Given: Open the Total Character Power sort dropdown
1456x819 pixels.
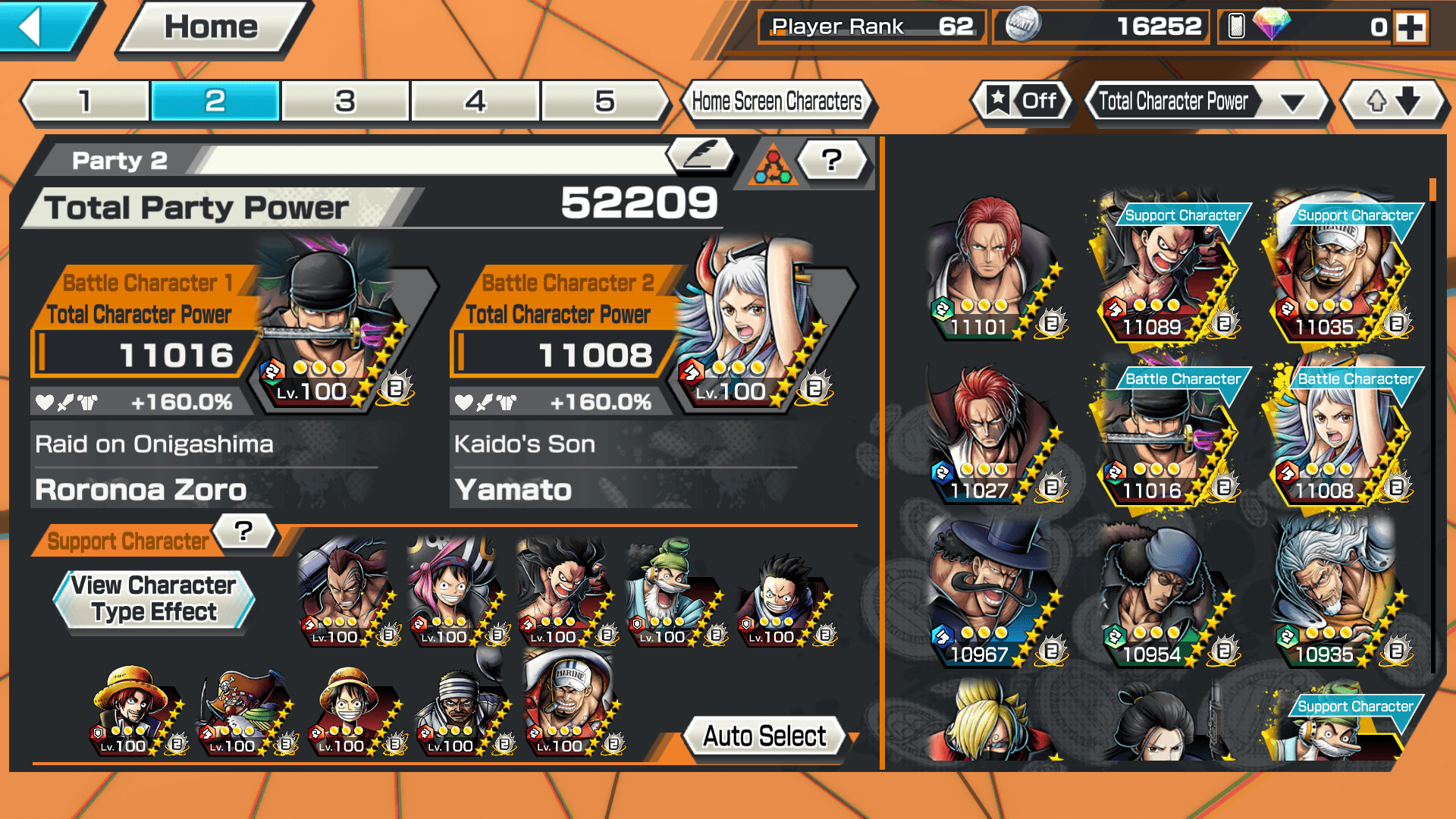Looking at the screenshot, I should [1206, 101].
